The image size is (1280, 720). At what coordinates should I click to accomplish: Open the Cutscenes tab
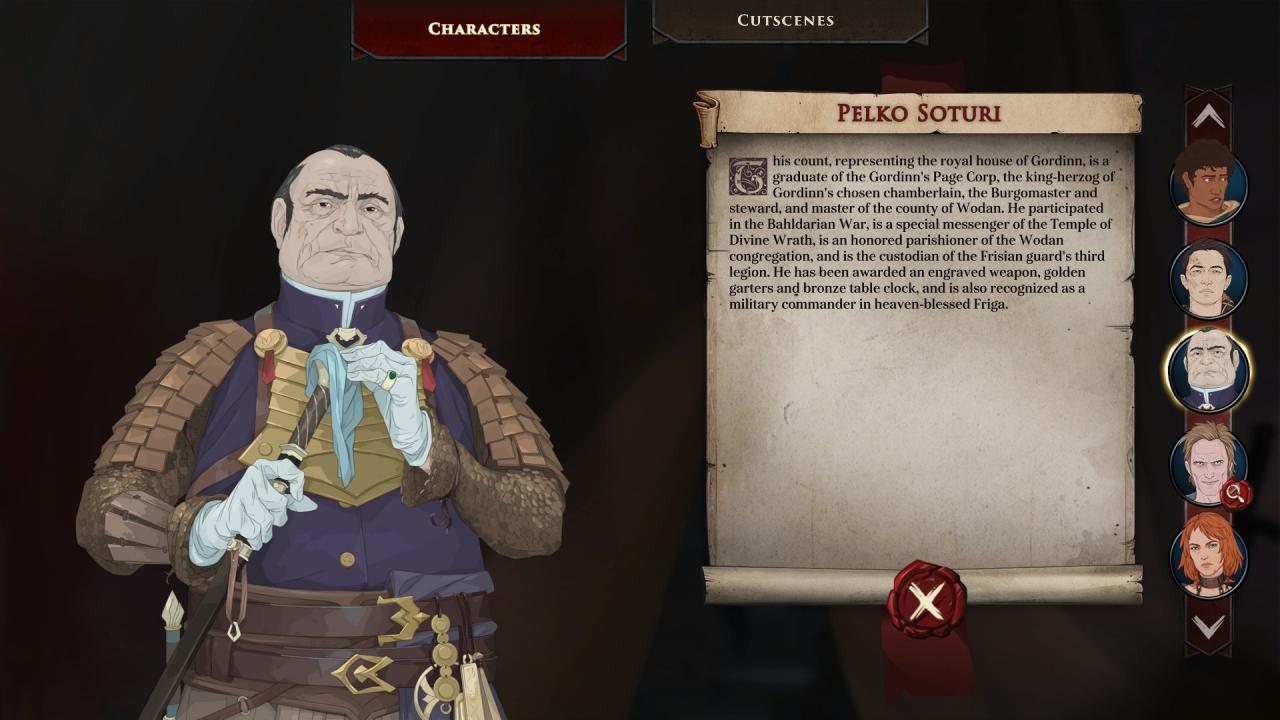coord(788,21)
